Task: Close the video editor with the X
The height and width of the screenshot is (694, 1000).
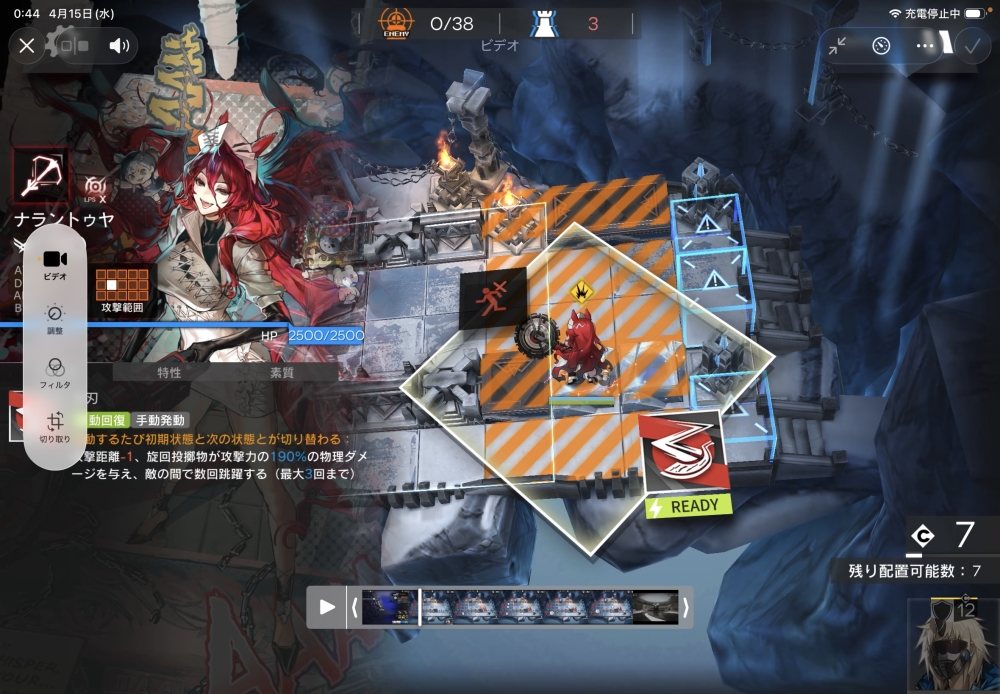Action: click(x=27, y=46)
